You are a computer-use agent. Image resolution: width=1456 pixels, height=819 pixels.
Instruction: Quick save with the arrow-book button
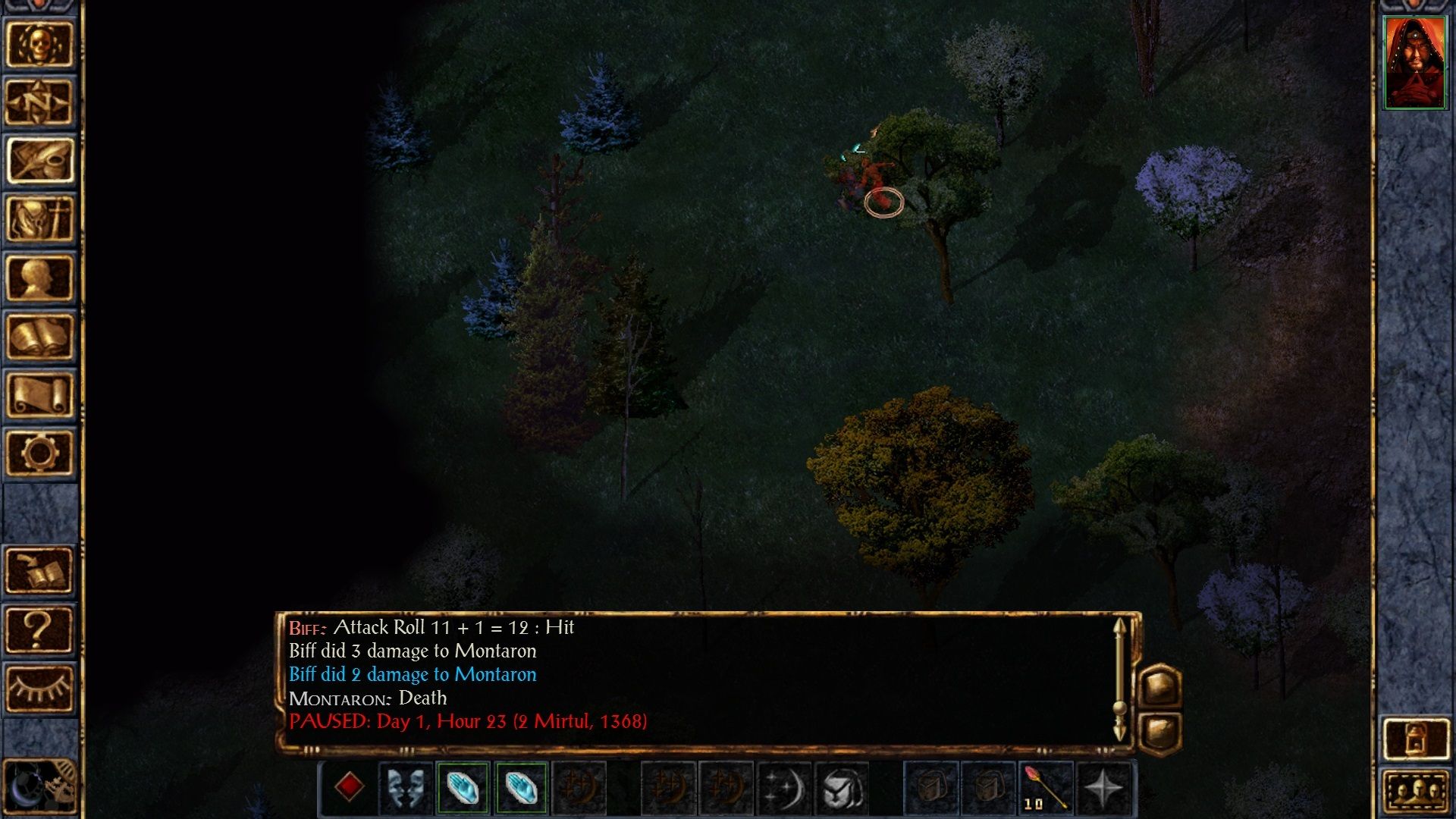pyautogui.click(x=39, y=570)
